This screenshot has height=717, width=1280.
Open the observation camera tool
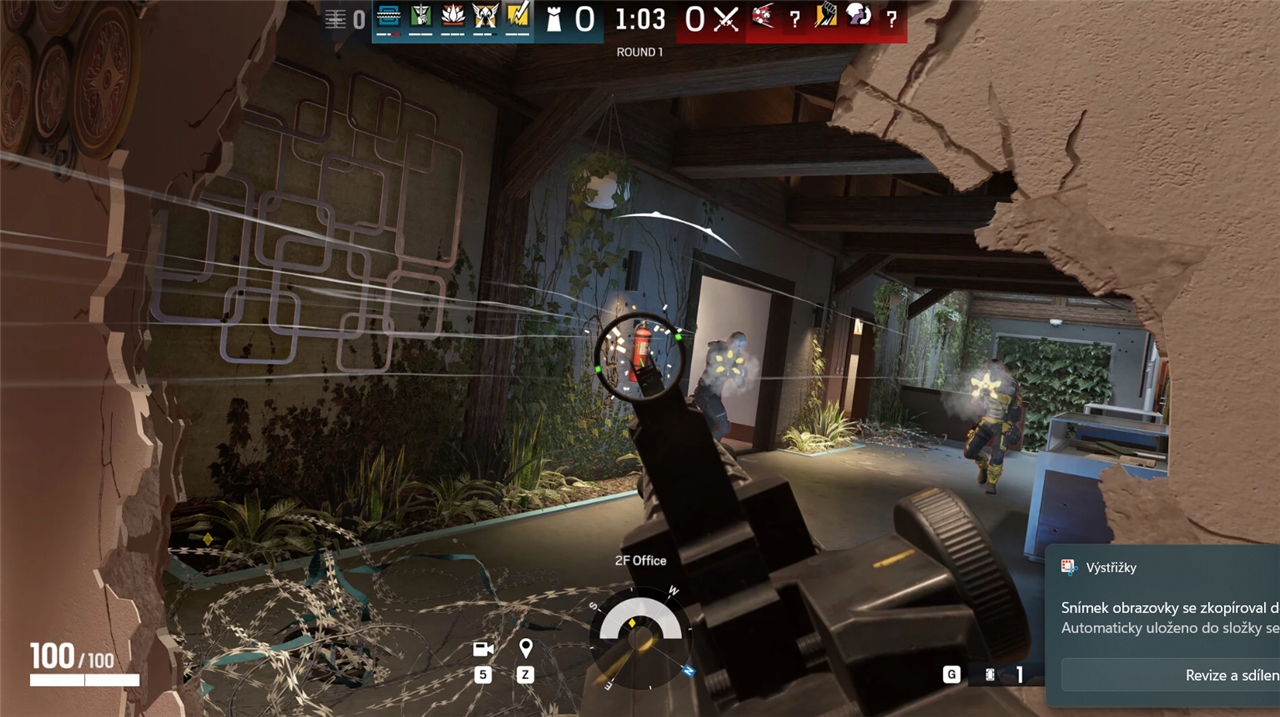point(483,650)
